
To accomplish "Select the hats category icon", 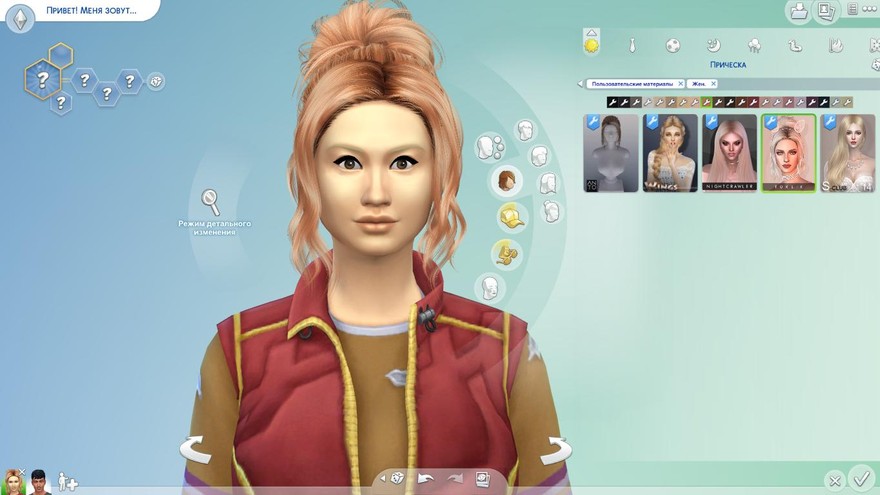I will click(x=512, y=217).
